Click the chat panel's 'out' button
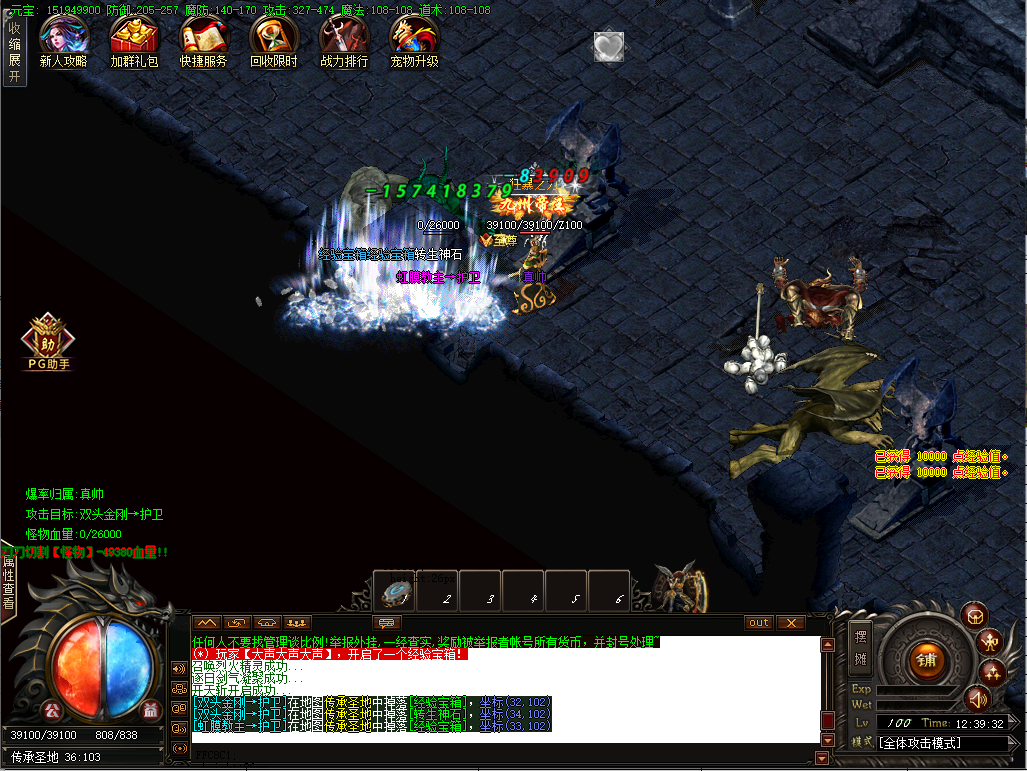The width and height of the screenshot is (1027, 771). (759, 623)
